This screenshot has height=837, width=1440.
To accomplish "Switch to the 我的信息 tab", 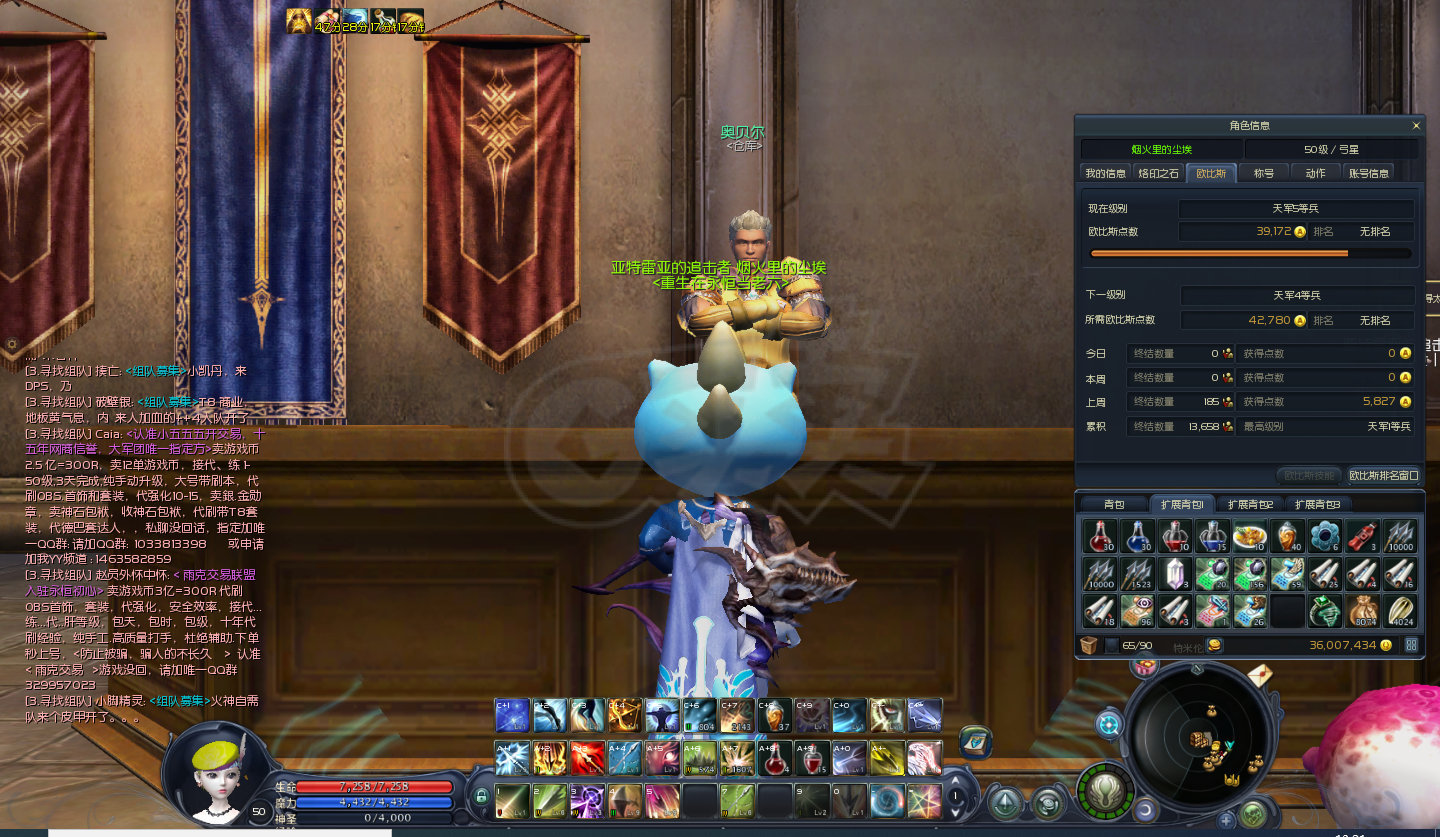I will [1105, 173].
